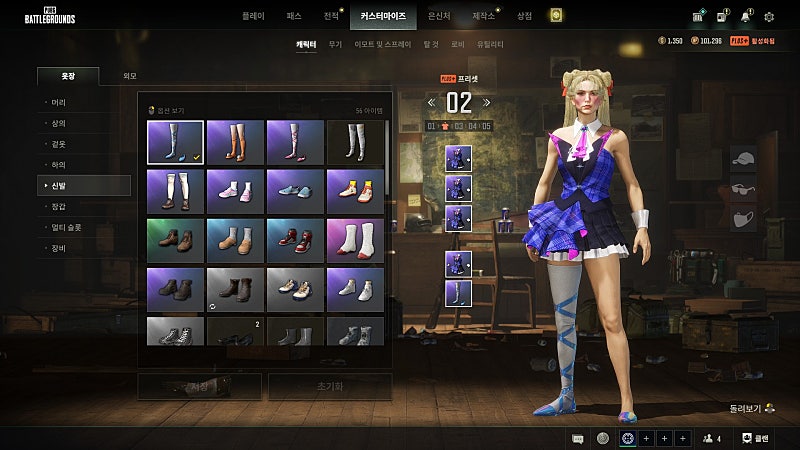Viewport: 800px width, 450px height.
Task: Switch to the 외모 (Appearance) tab
Action: coord(130,76)
